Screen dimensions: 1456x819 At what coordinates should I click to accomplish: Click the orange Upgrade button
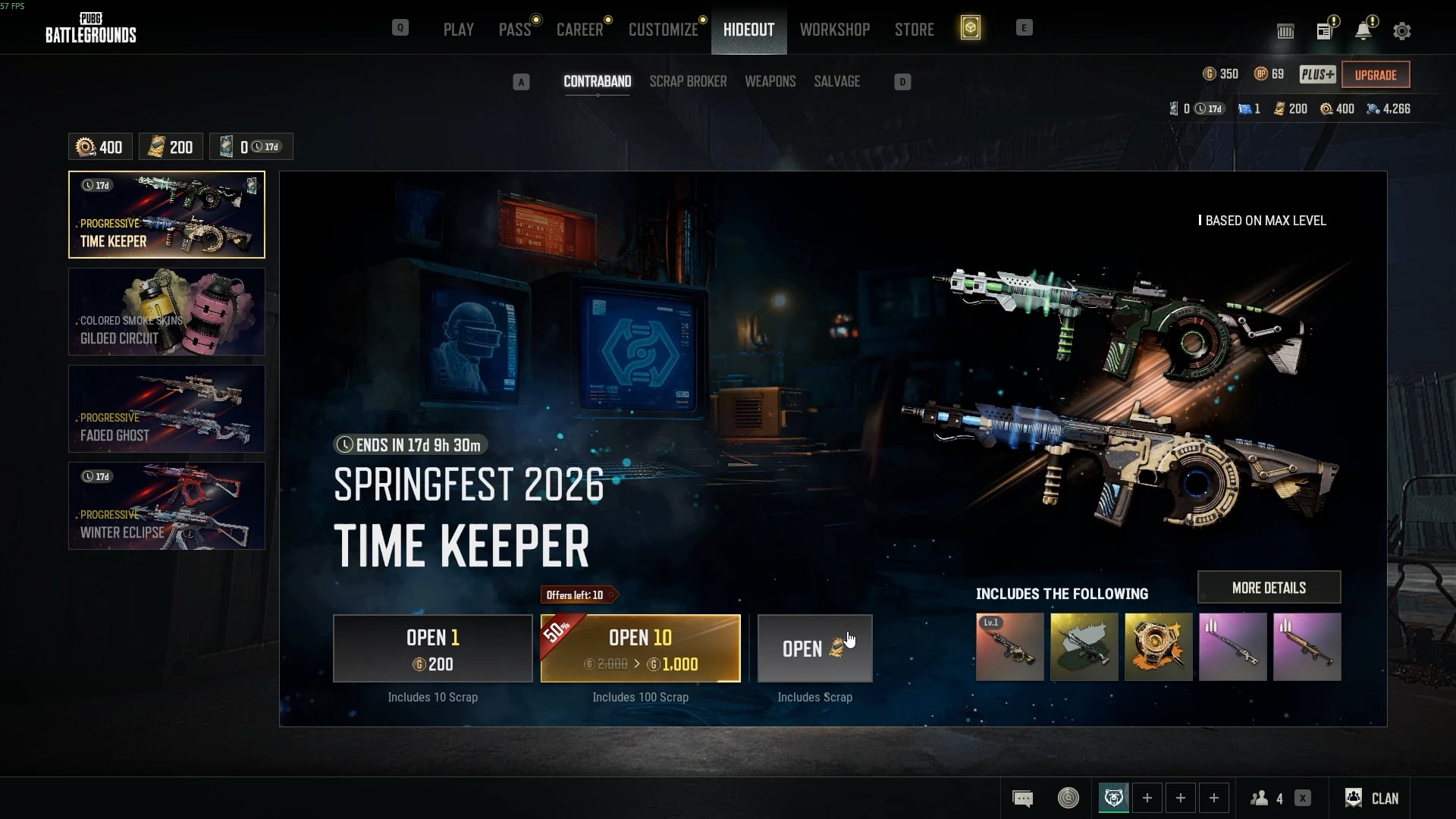tap(1375, 75)
